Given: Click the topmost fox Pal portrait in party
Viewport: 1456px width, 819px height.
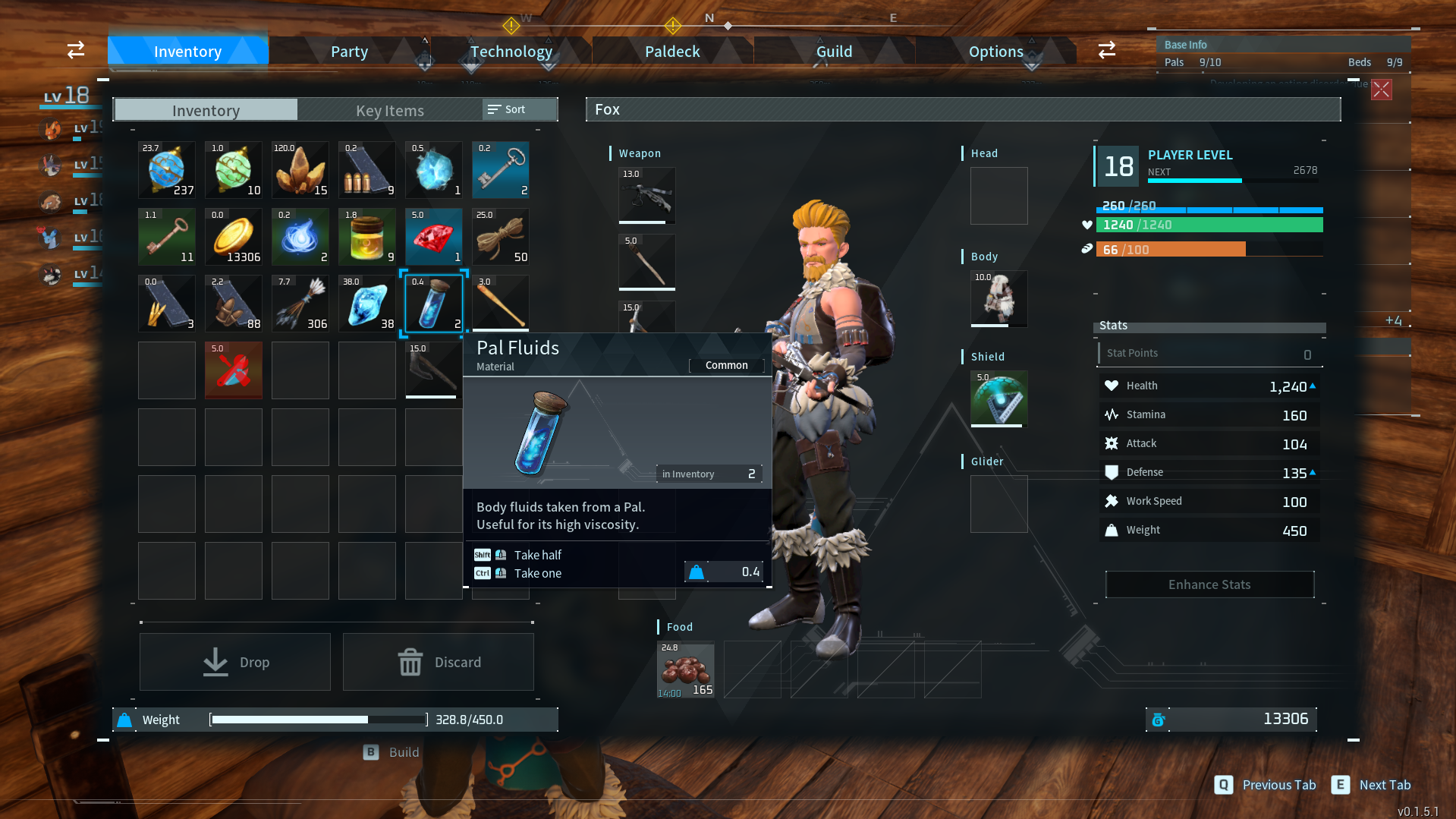Looking at the screenshot, I should tap(51, 129).
